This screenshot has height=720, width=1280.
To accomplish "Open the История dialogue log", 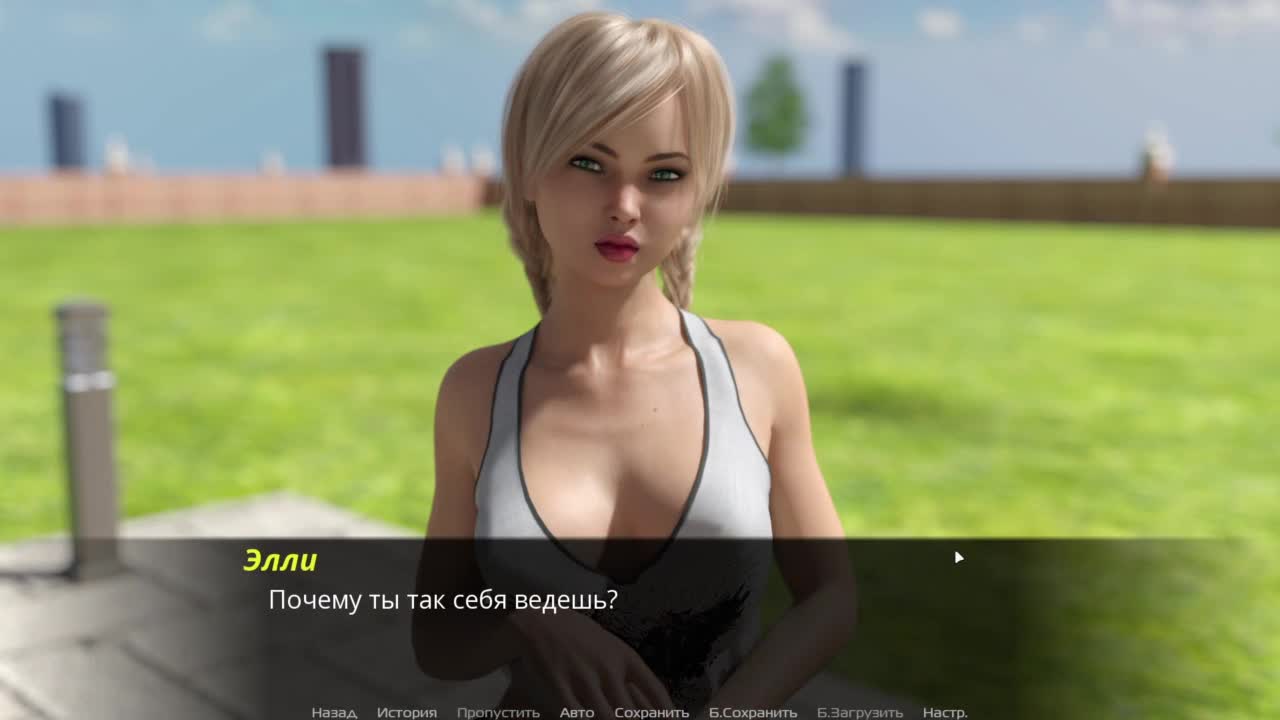I will click(406, 712).
